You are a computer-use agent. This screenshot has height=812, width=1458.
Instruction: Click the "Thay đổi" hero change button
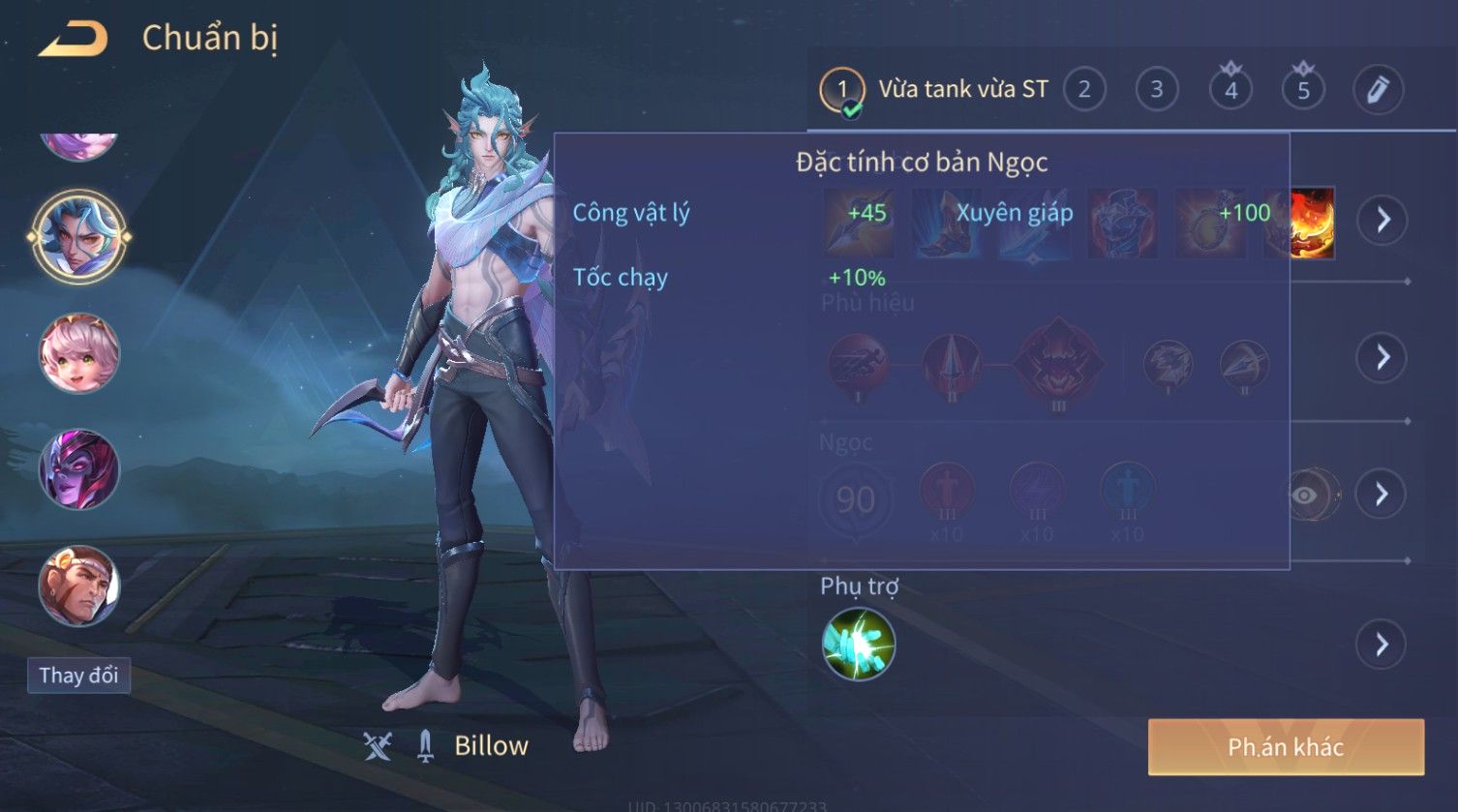[78, 675]
